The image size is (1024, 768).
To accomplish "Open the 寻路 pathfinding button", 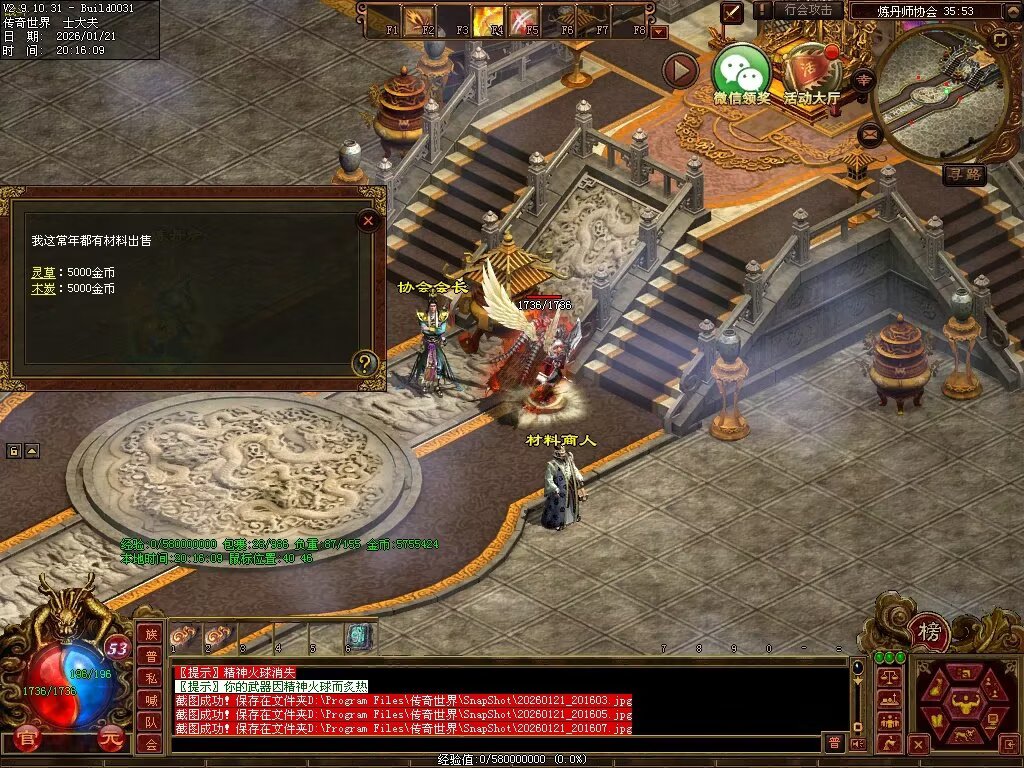I will pos(964,175).
